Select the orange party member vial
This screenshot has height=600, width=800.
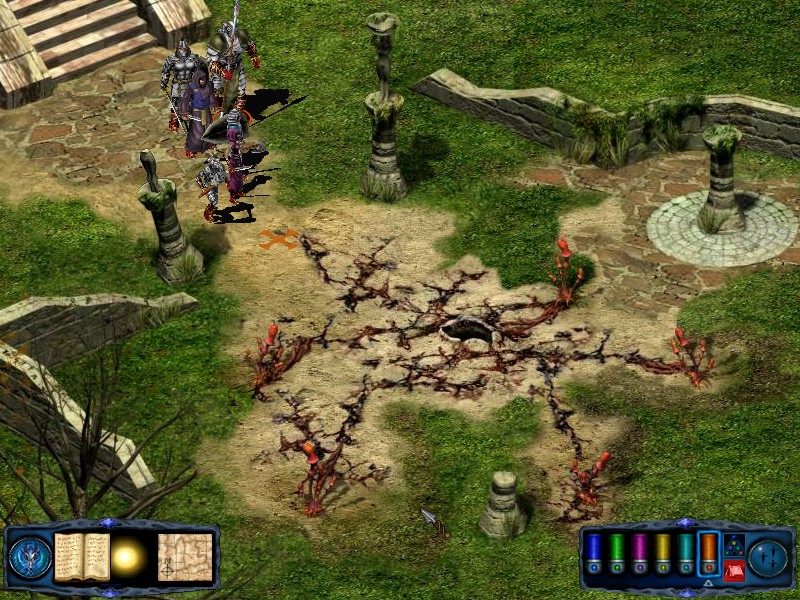(708, 553)
